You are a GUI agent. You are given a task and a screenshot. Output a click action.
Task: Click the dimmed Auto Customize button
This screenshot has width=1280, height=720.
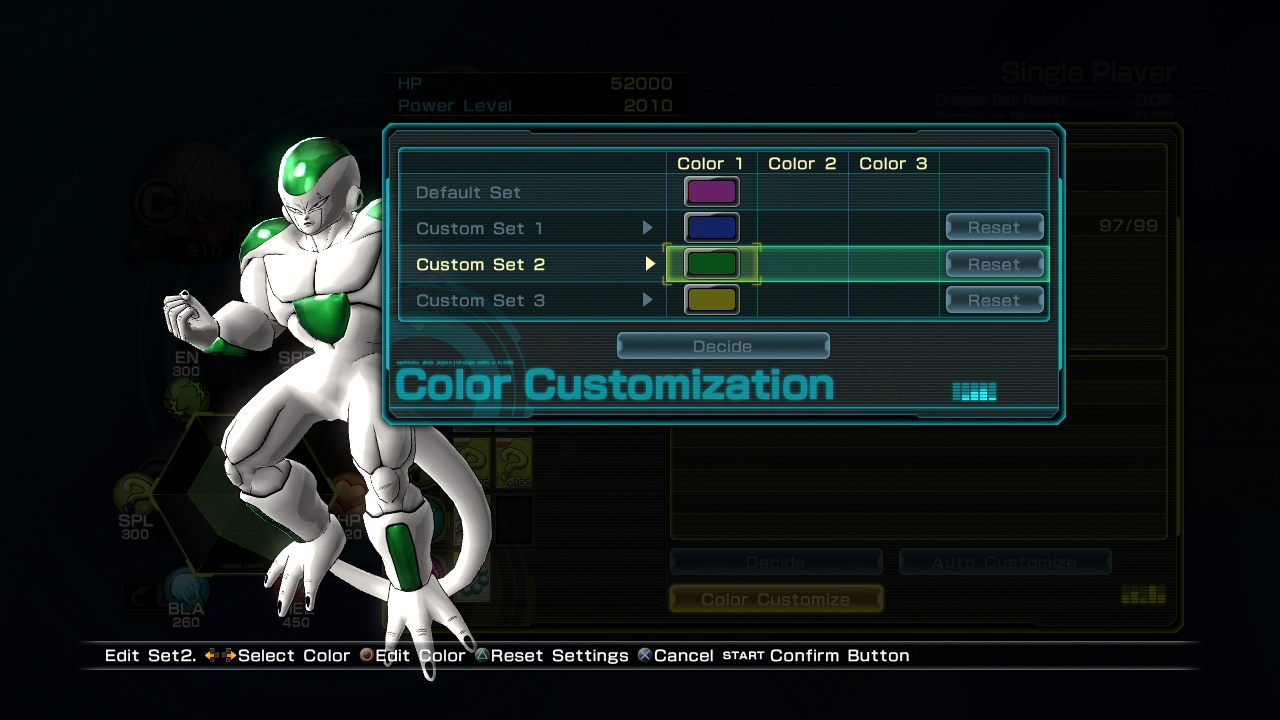tap(1004, 563)
